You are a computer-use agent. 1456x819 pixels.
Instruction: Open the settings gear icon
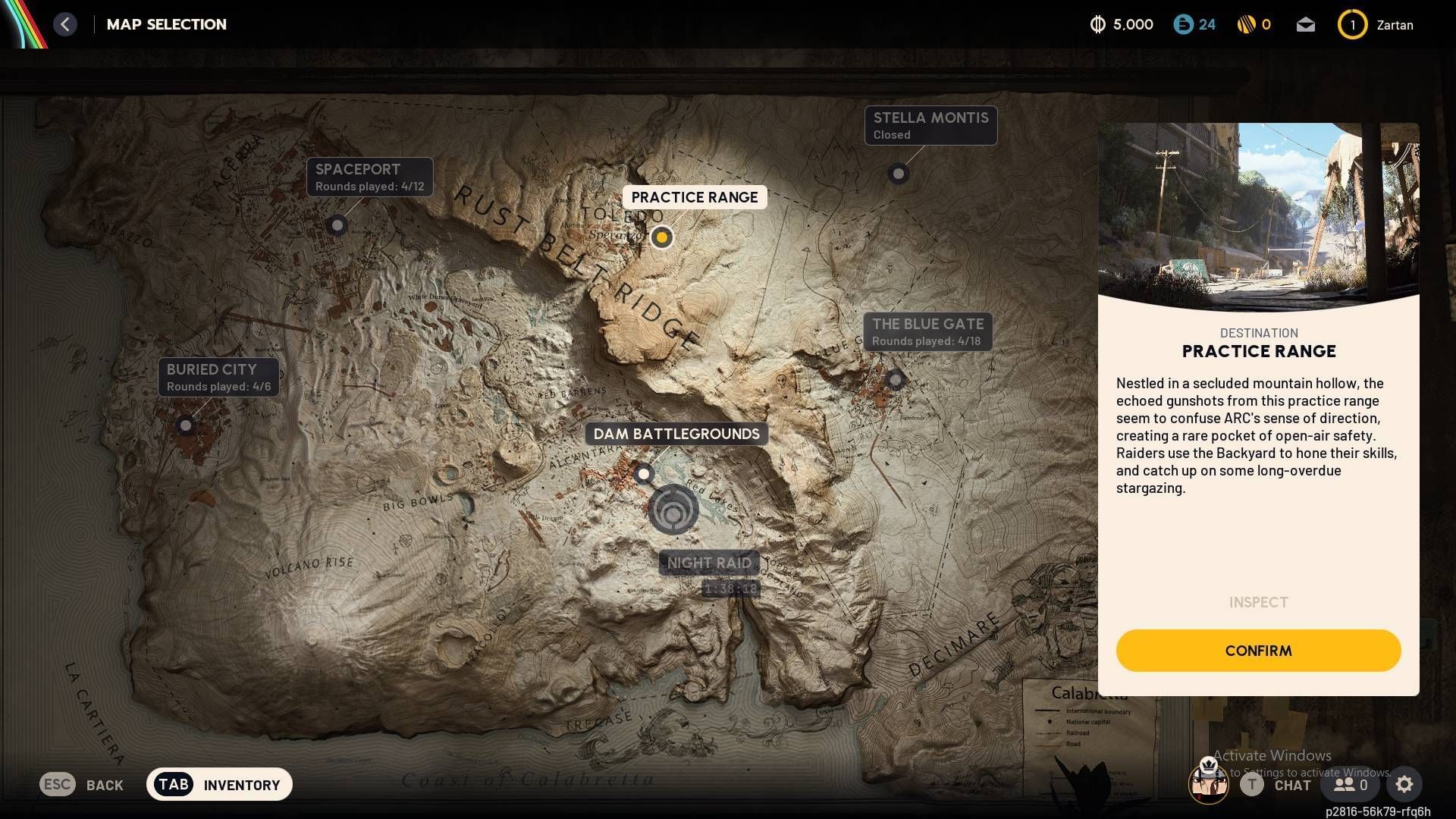1404,785
